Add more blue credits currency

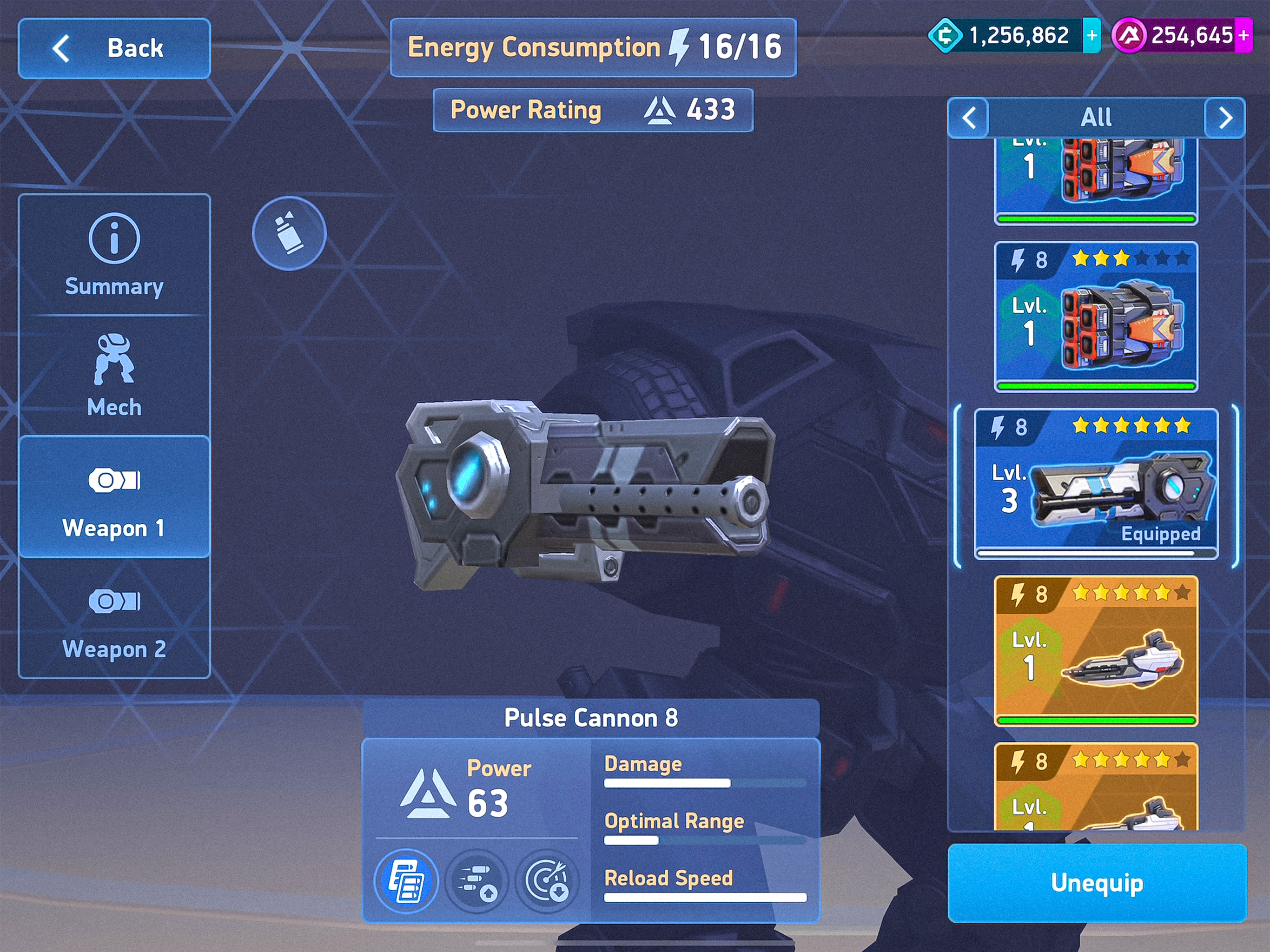[1091, 36]
